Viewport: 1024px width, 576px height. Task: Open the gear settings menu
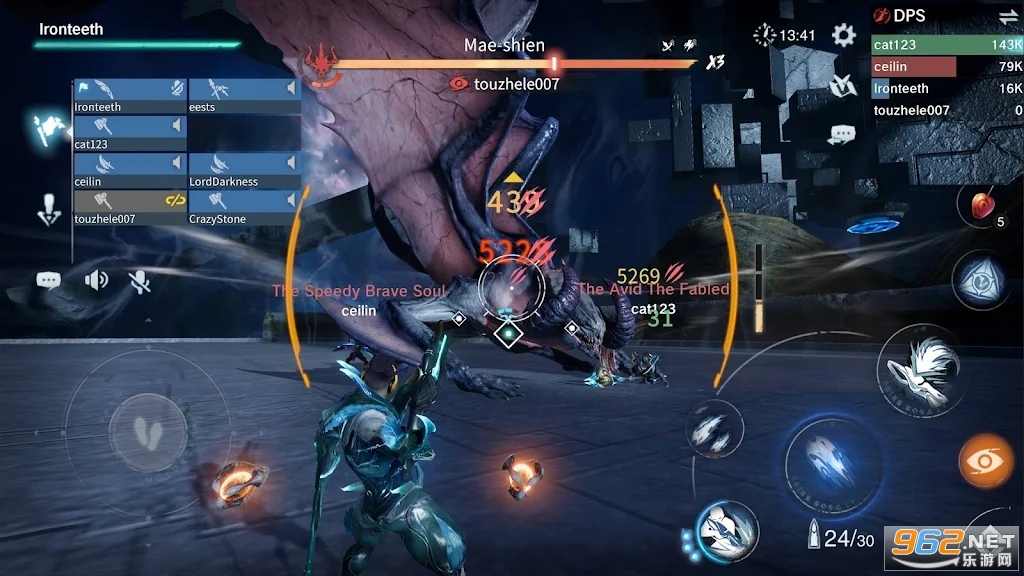pos(844,36)
